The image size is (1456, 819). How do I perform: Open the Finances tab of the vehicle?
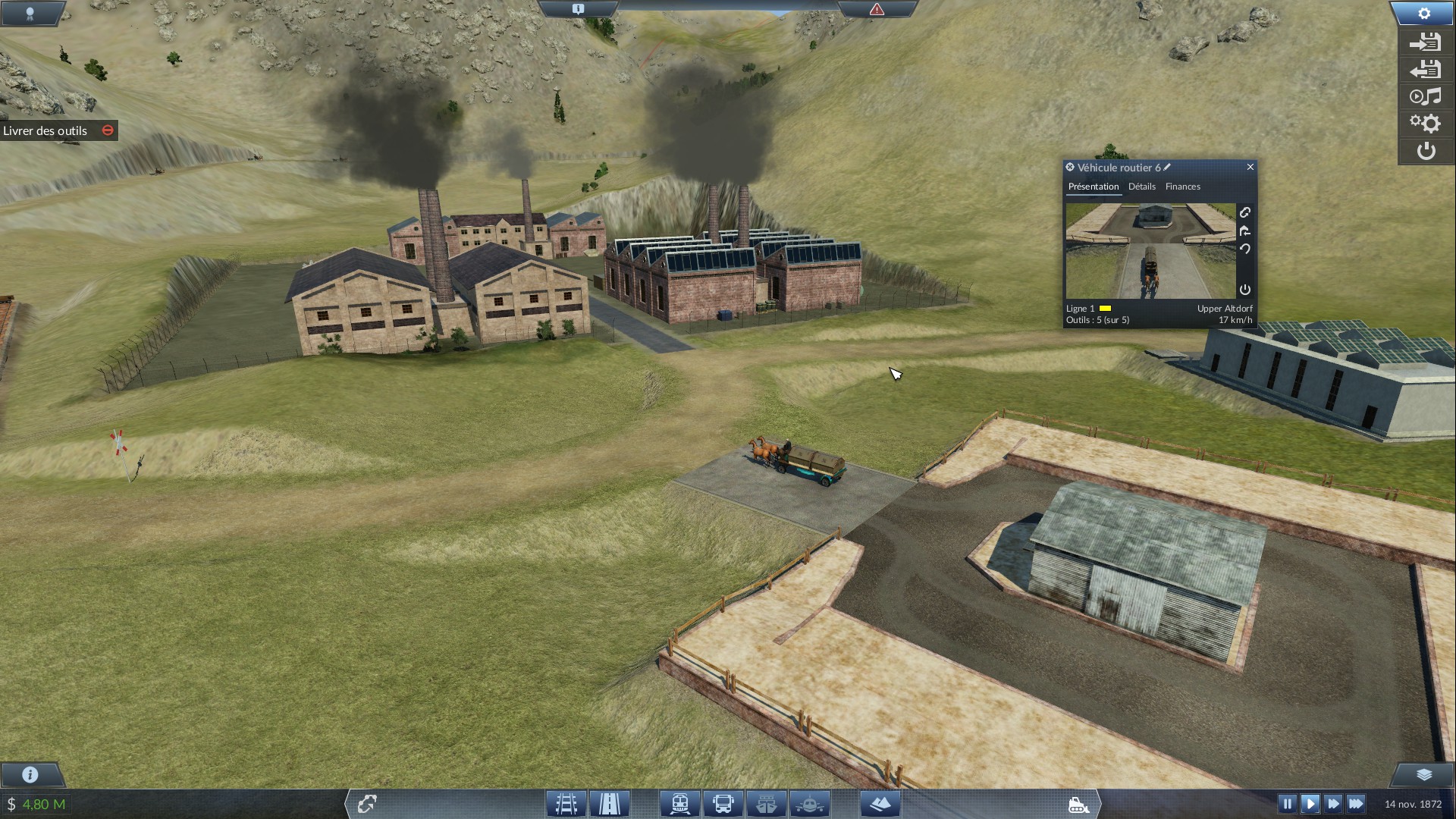pyautogui.click(x=1182, y=187)
